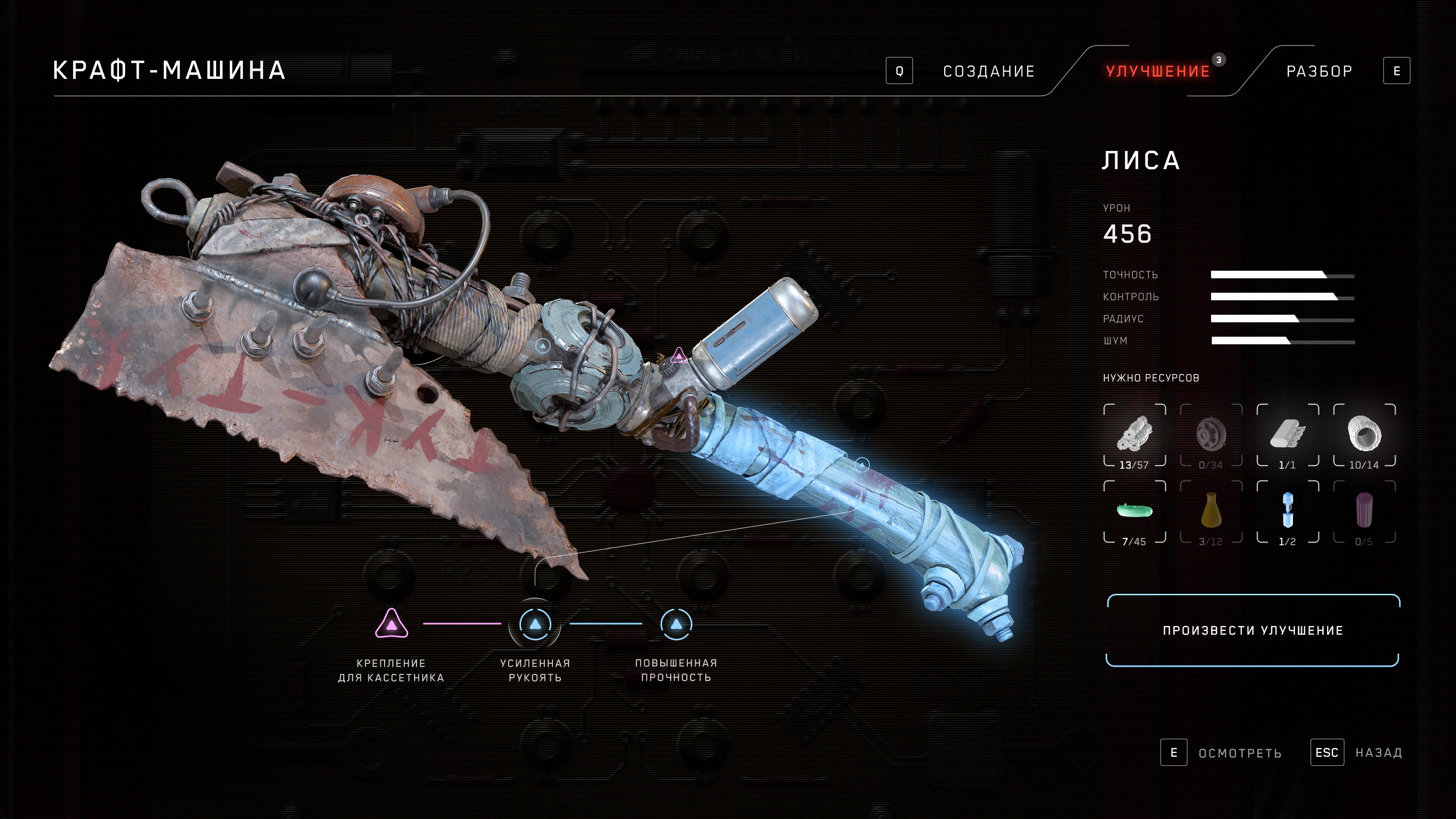1456x819 pixels.
Task: Go back with the Назад option
Action: [x=1378, y=753]
